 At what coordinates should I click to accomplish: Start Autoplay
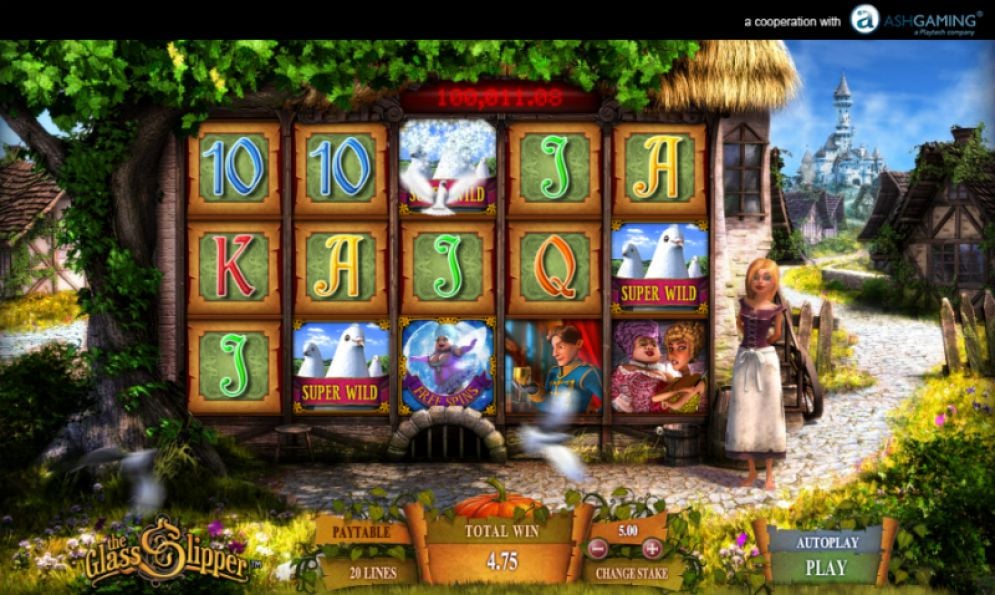click(x=825, y=542)
